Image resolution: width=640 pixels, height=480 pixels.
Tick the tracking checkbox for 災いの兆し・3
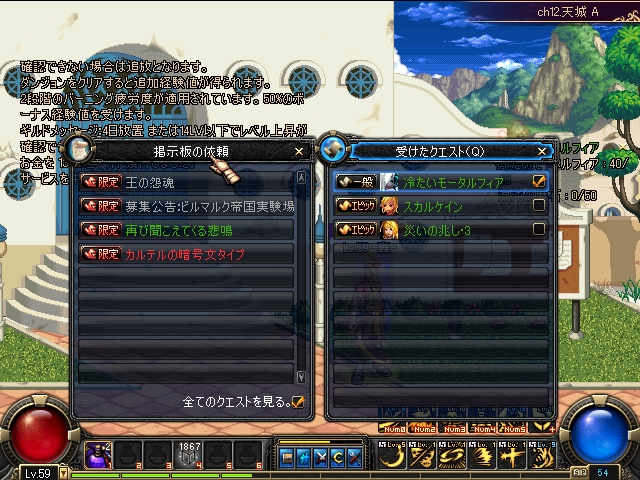(x=539, y=229)
